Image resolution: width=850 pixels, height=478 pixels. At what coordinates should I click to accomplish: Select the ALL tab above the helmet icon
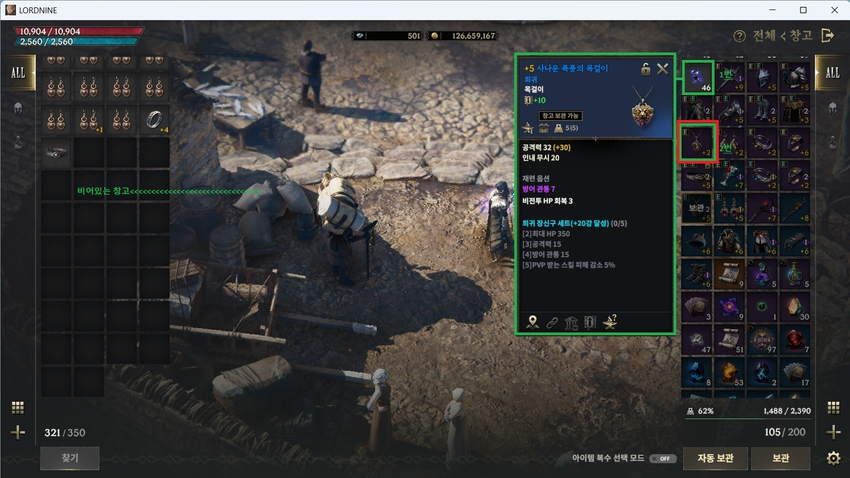click(x=18, y=73)
